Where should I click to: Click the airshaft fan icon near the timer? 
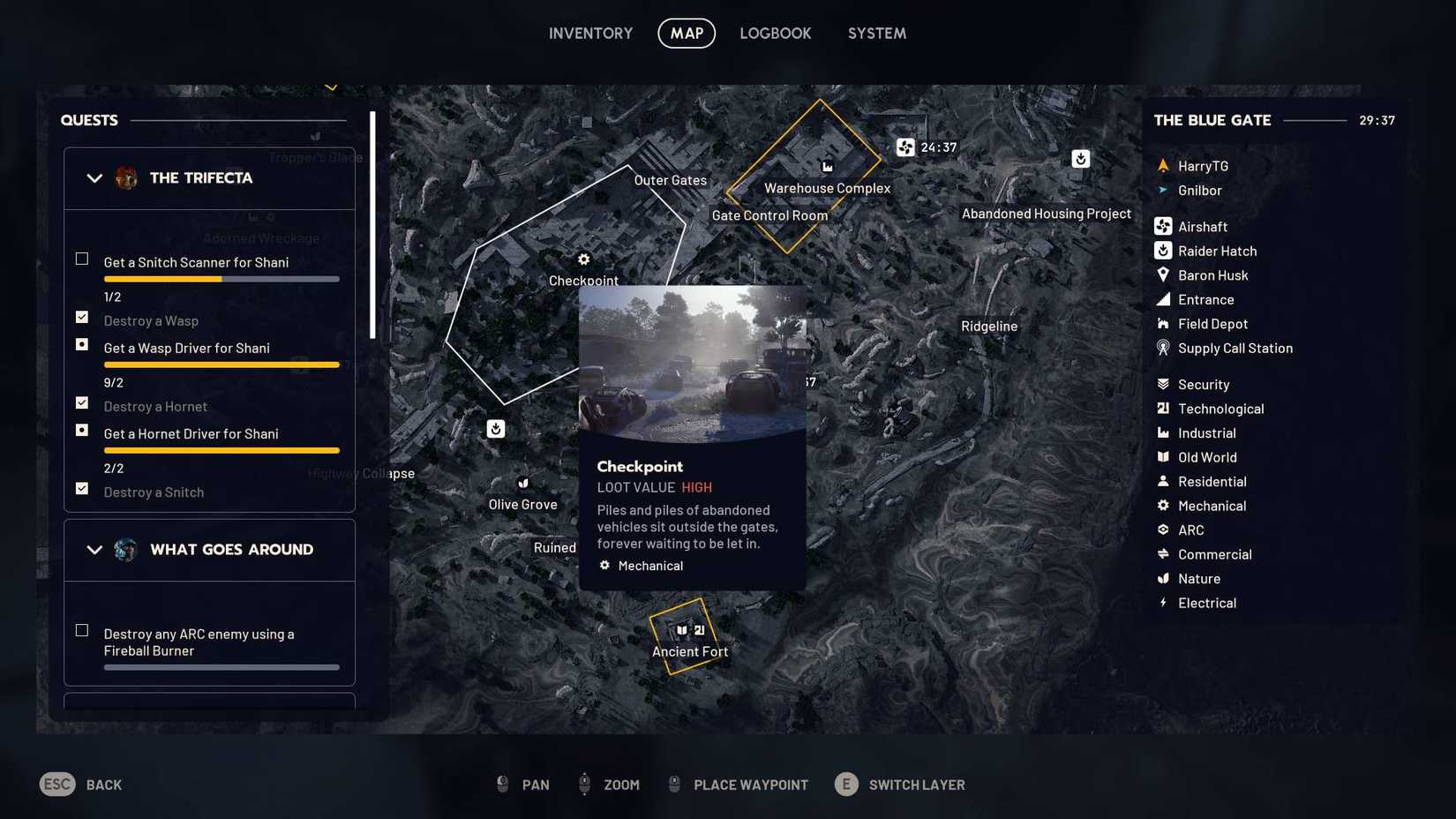click(x=905, y=147)
